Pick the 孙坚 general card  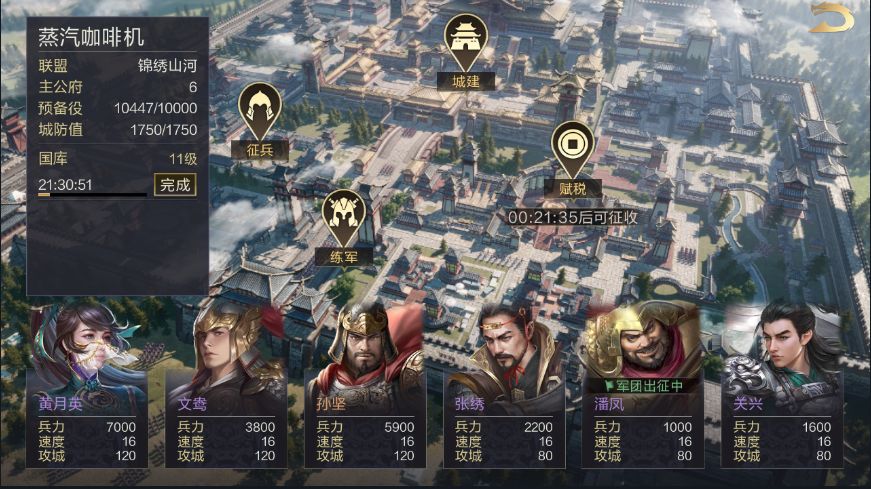point(365,390)
